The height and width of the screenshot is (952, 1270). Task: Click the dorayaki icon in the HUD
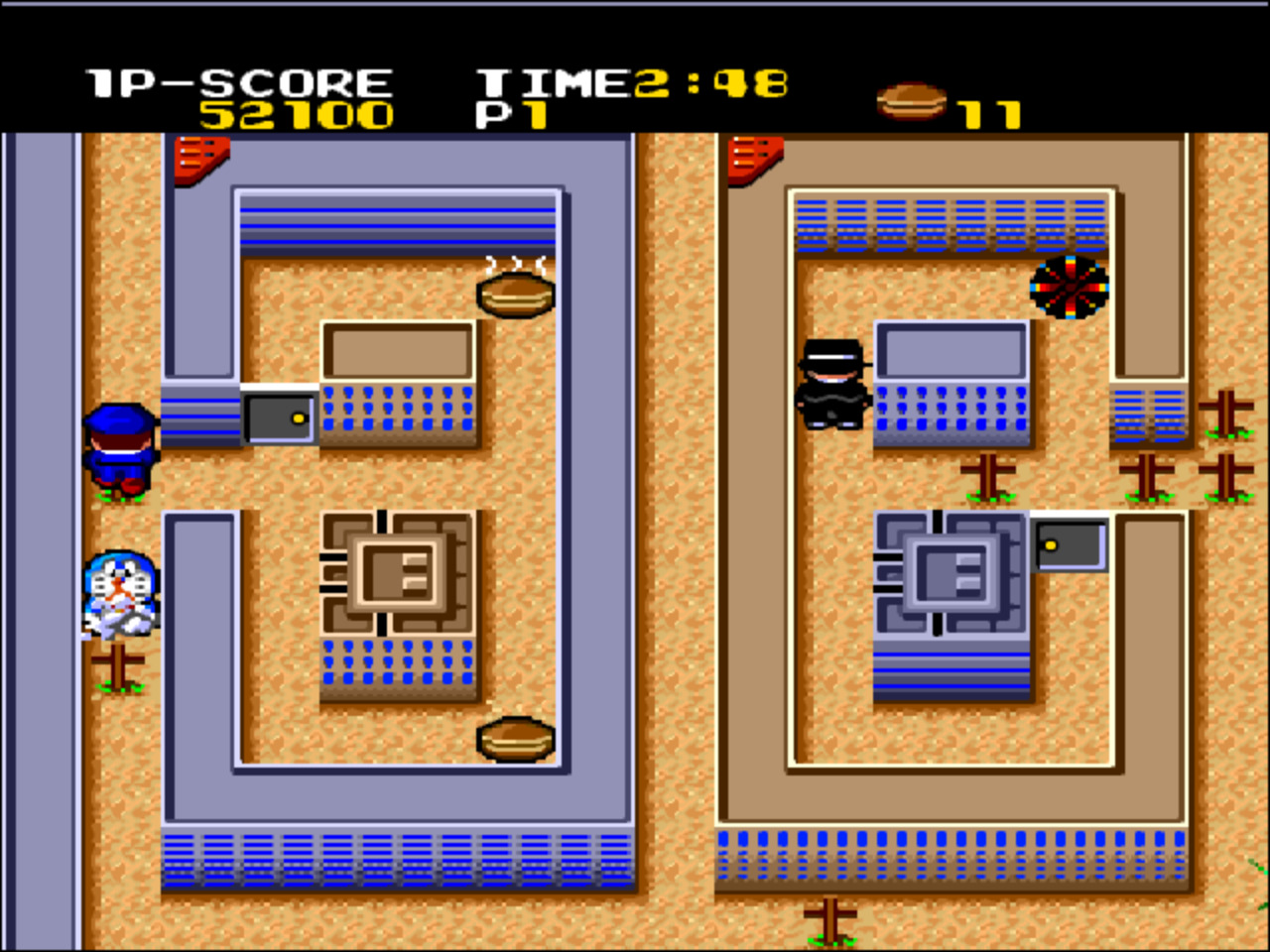pos(912,100)
